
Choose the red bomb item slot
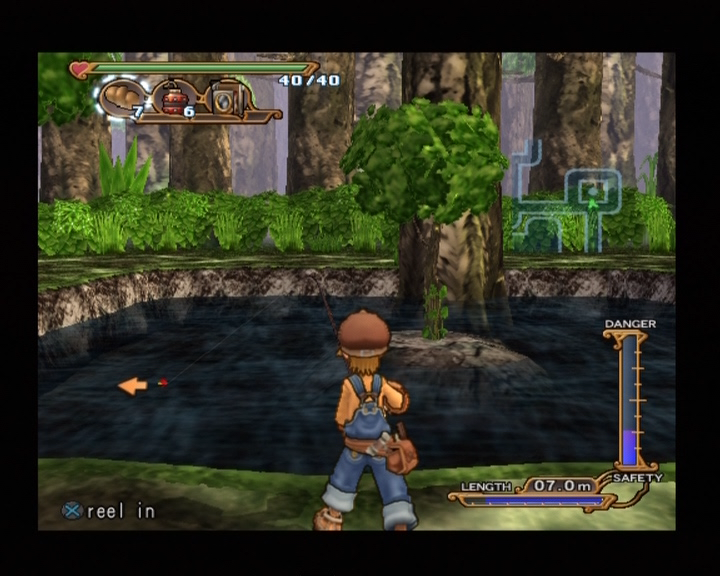pos(175,99)
